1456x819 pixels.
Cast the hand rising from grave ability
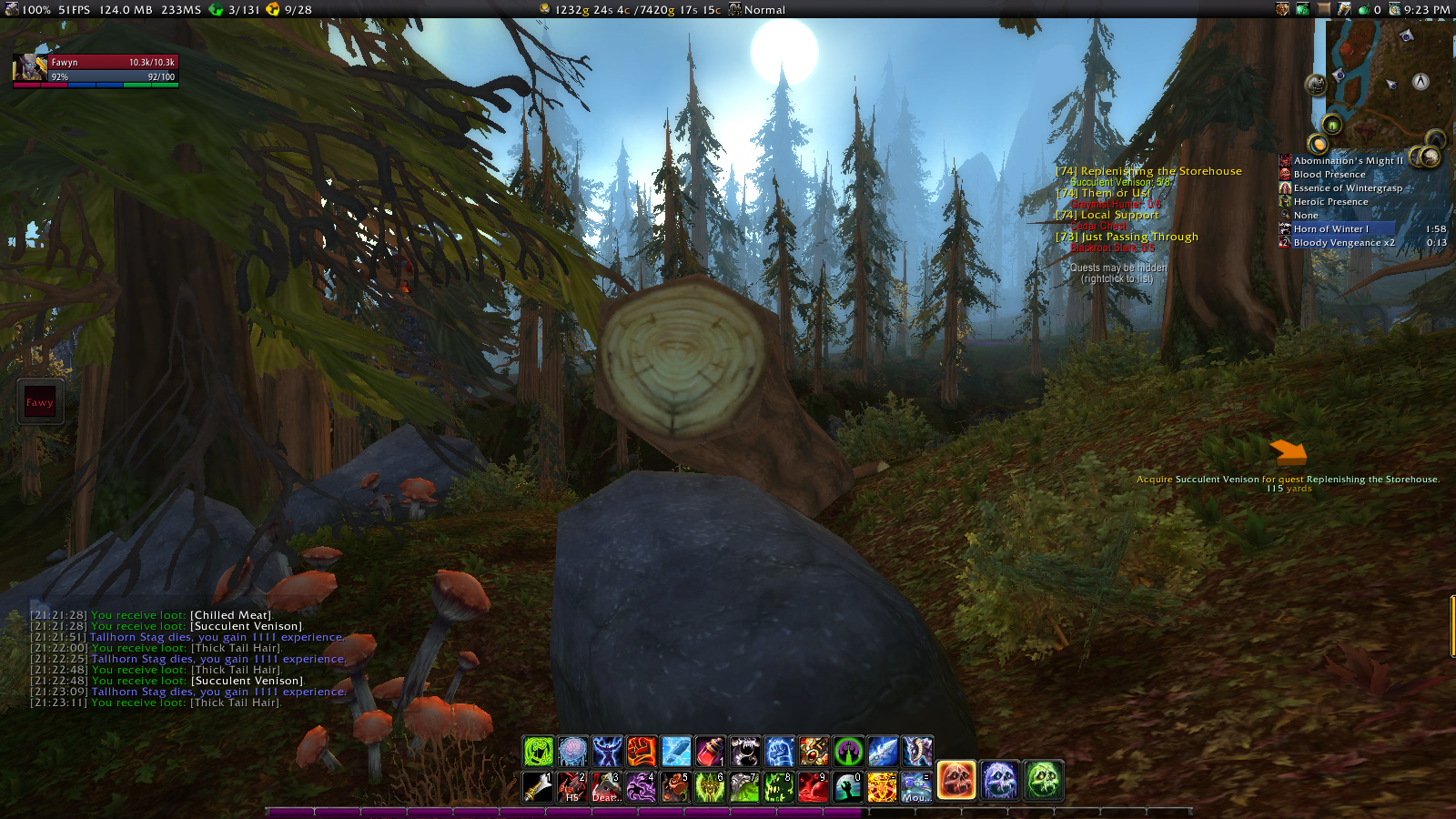point(846,786)
